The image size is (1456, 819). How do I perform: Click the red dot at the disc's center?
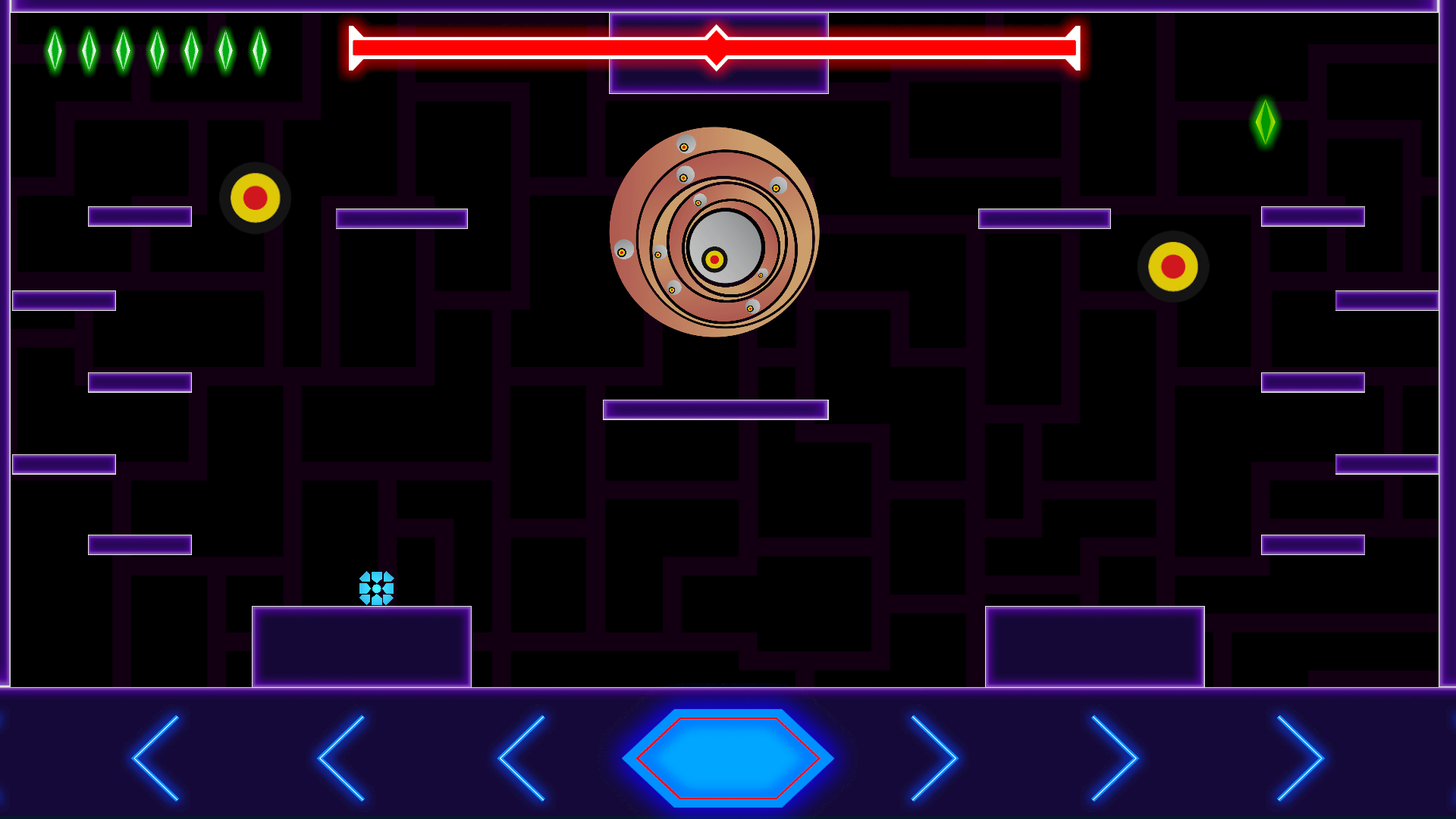(714, 259)
